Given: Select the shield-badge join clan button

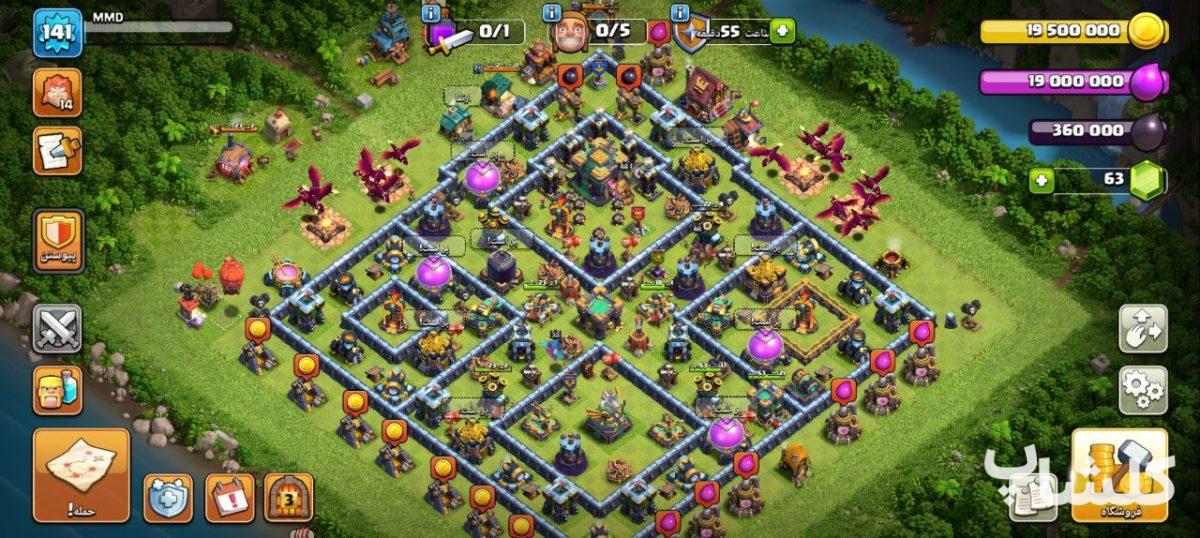Looking at the screenshot, I should (57, 240).
